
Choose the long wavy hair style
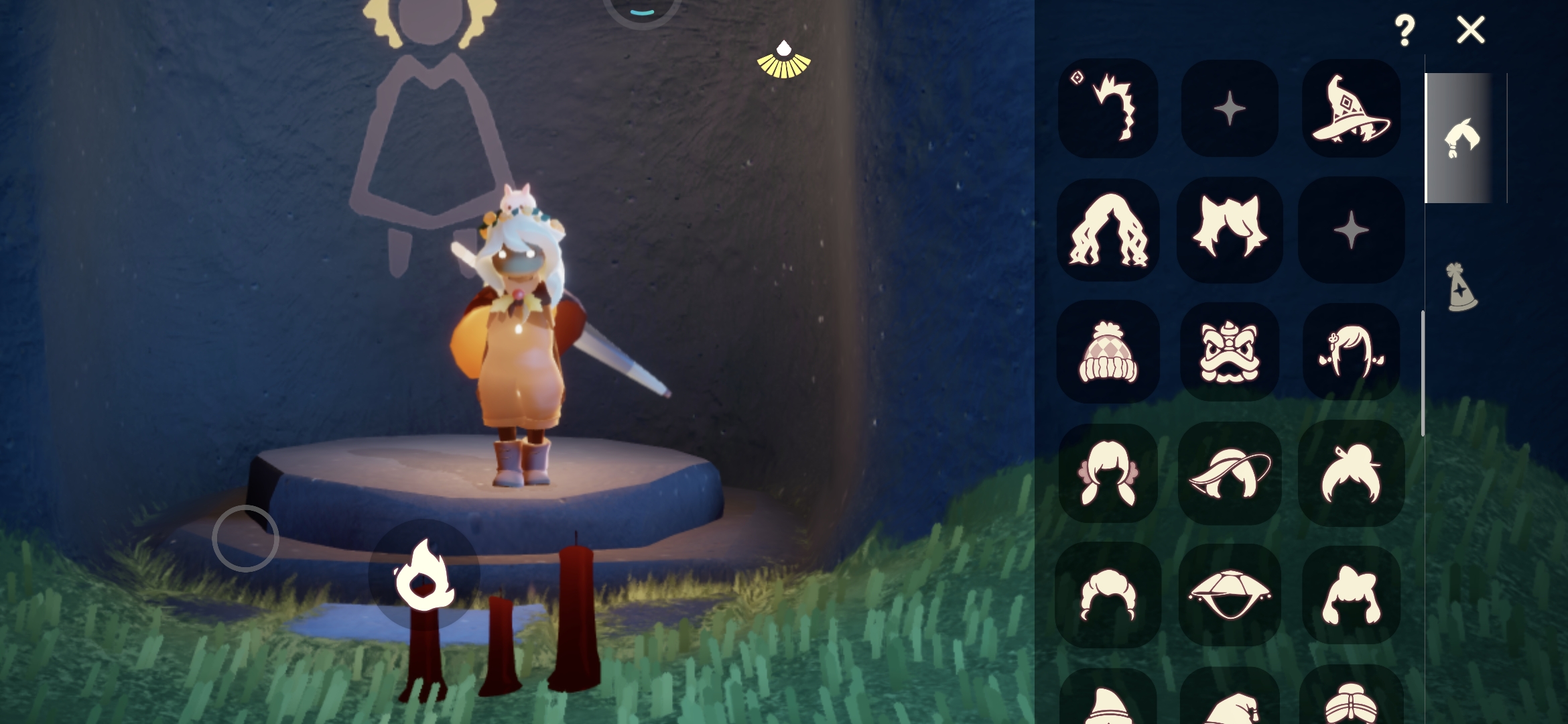pyautogui.click(x=1108, y=230)
